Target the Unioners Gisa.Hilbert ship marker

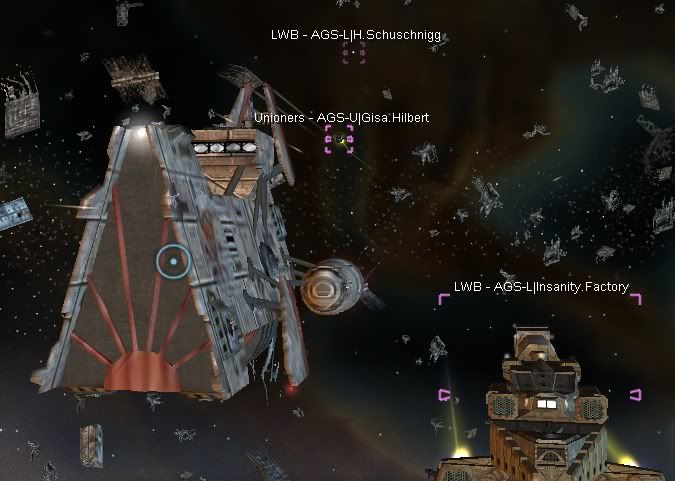pyautogui.click(x=340, y=139)
